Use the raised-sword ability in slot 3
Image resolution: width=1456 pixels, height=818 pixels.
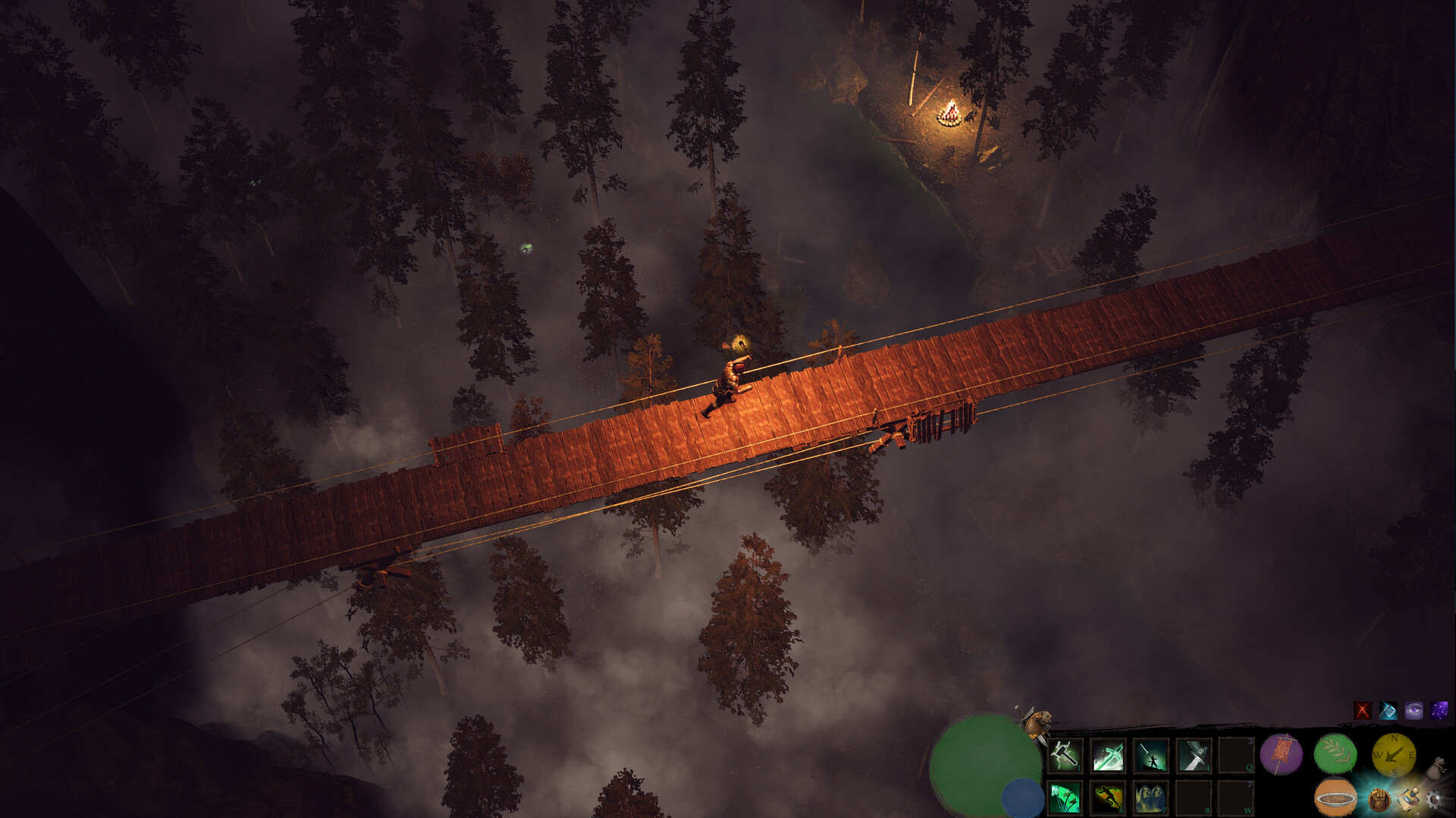(1150, 754)
